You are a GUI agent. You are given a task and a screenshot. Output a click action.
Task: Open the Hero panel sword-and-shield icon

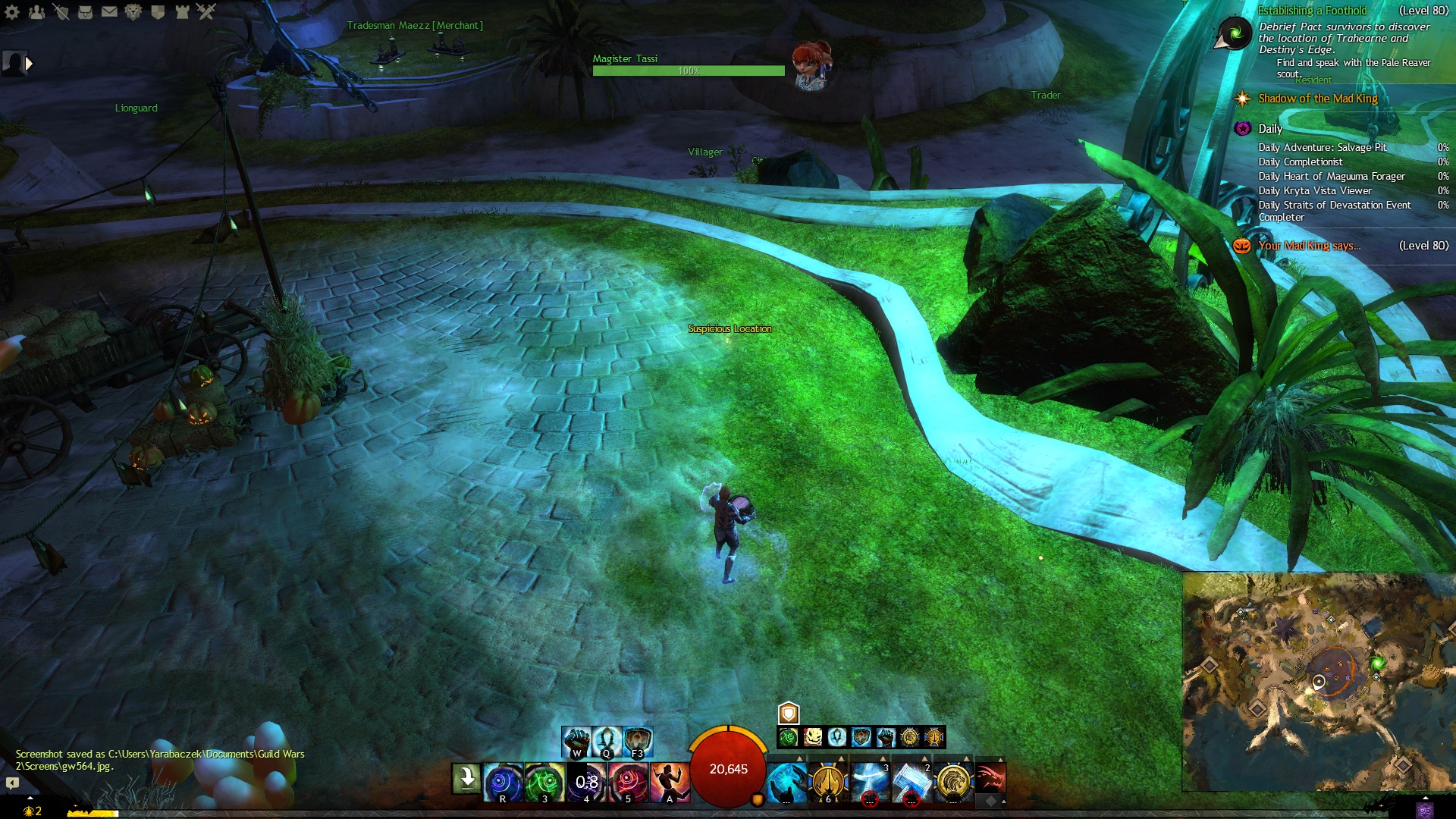[61, 11]
